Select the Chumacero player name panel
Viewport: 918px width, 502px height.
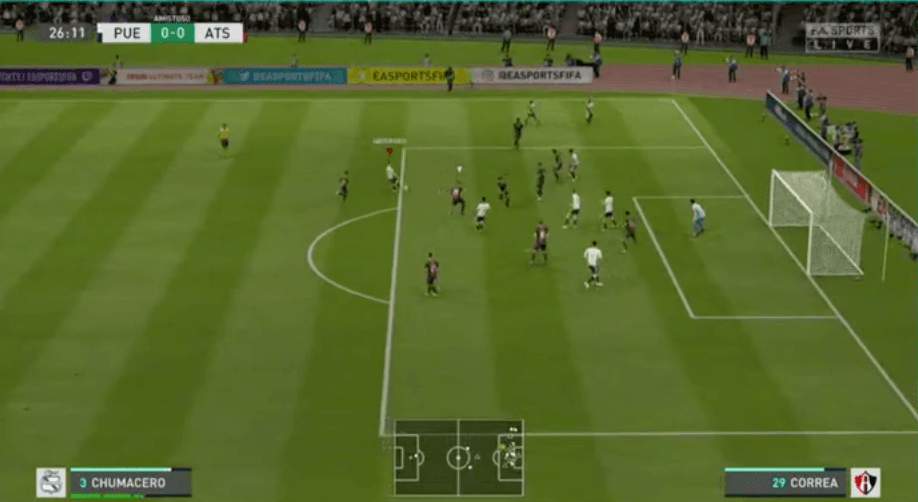(x=129, y=483)
